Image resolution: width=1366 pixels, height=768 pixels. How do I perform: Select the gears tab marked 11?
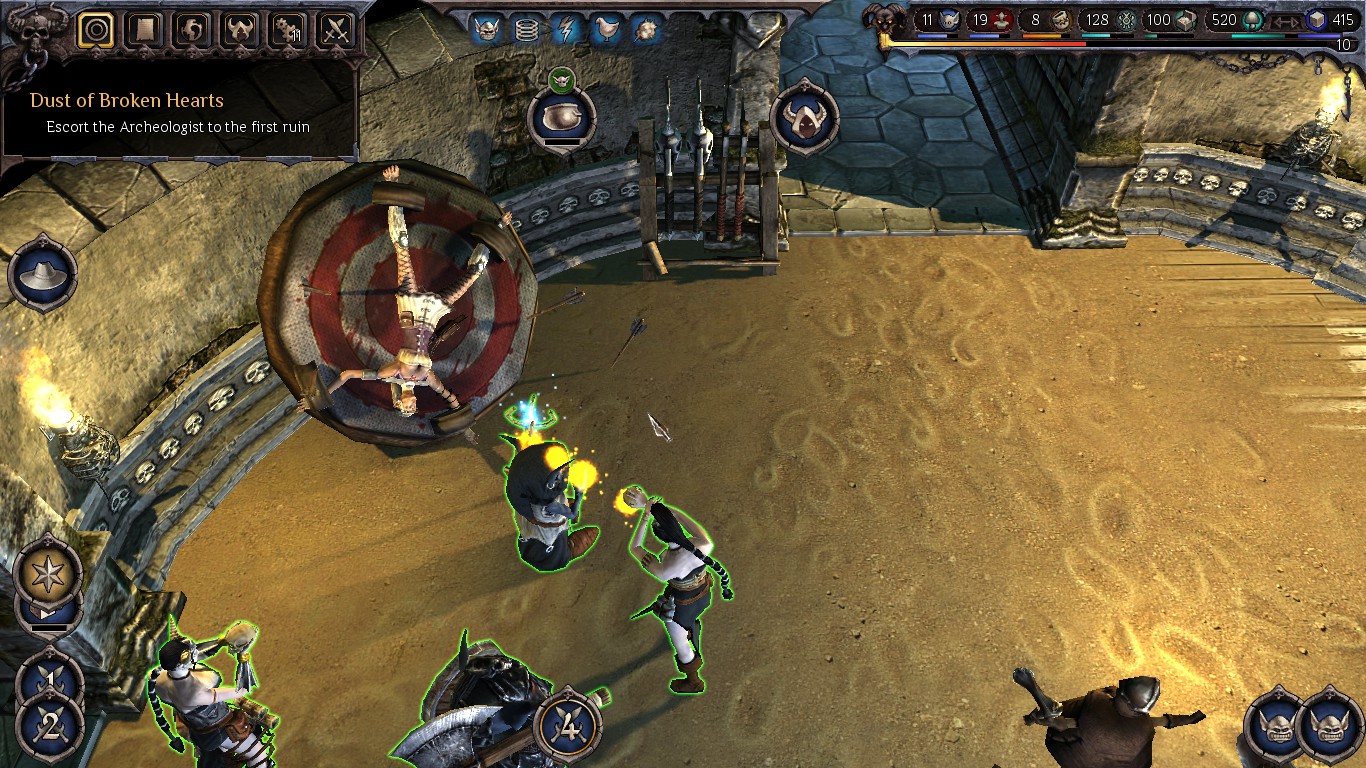(288, 30)
